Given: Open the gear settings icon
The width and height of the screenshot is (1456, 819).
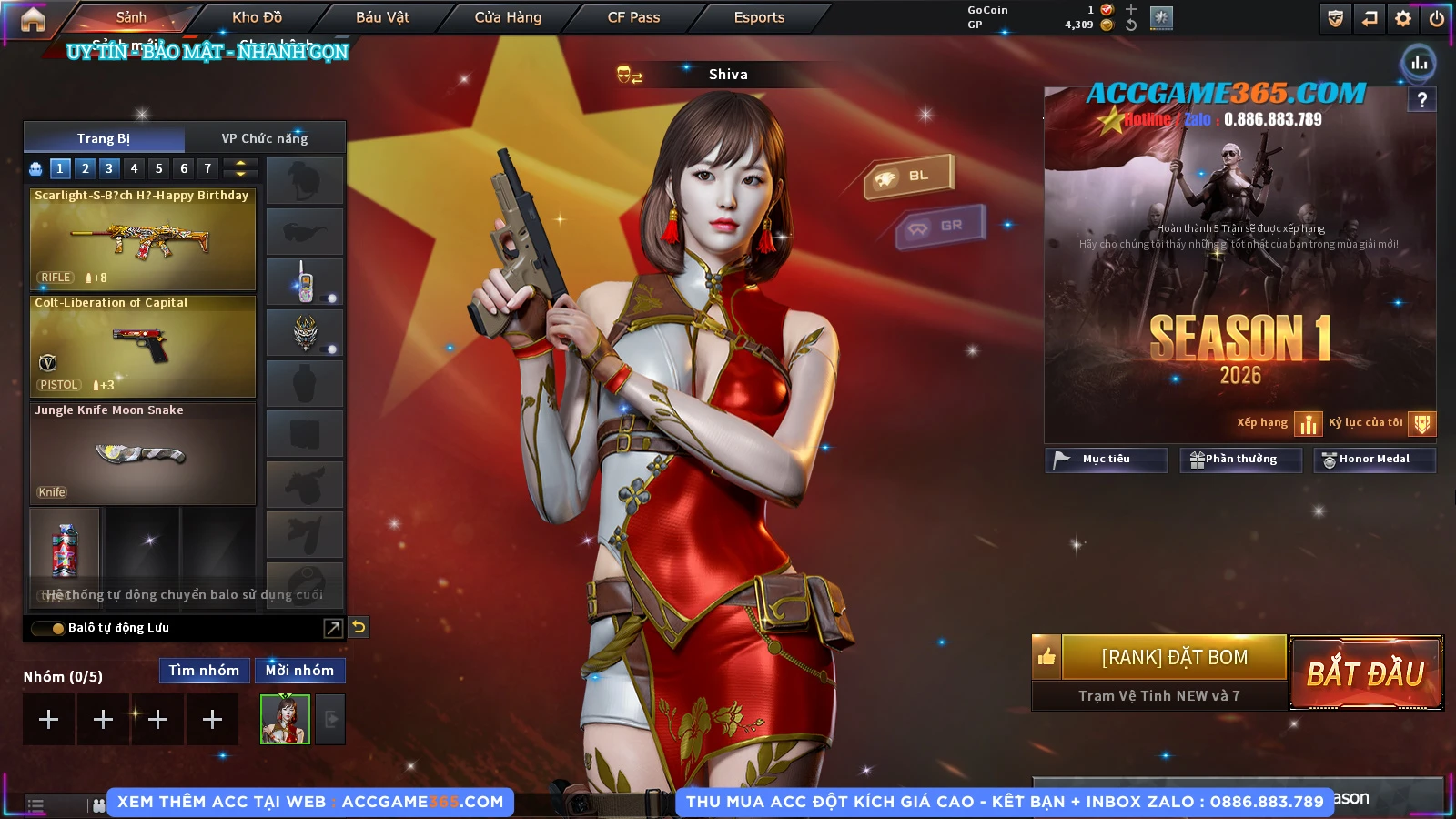Looking at the screenshot, I should (1403, 18).
